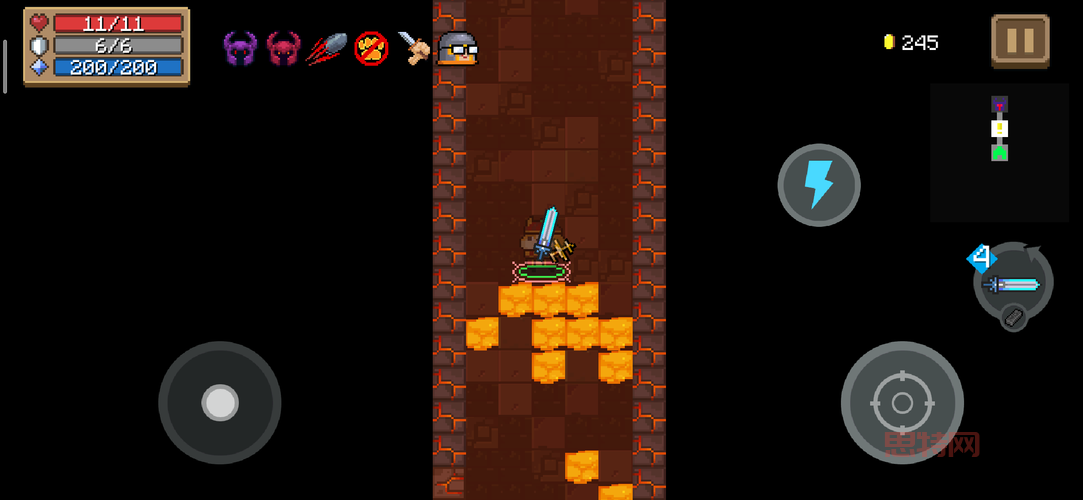Select the purple horned helmet buff icon
Image resolution: width=1083 pixels, height=500 pixels.
[240, 47]
